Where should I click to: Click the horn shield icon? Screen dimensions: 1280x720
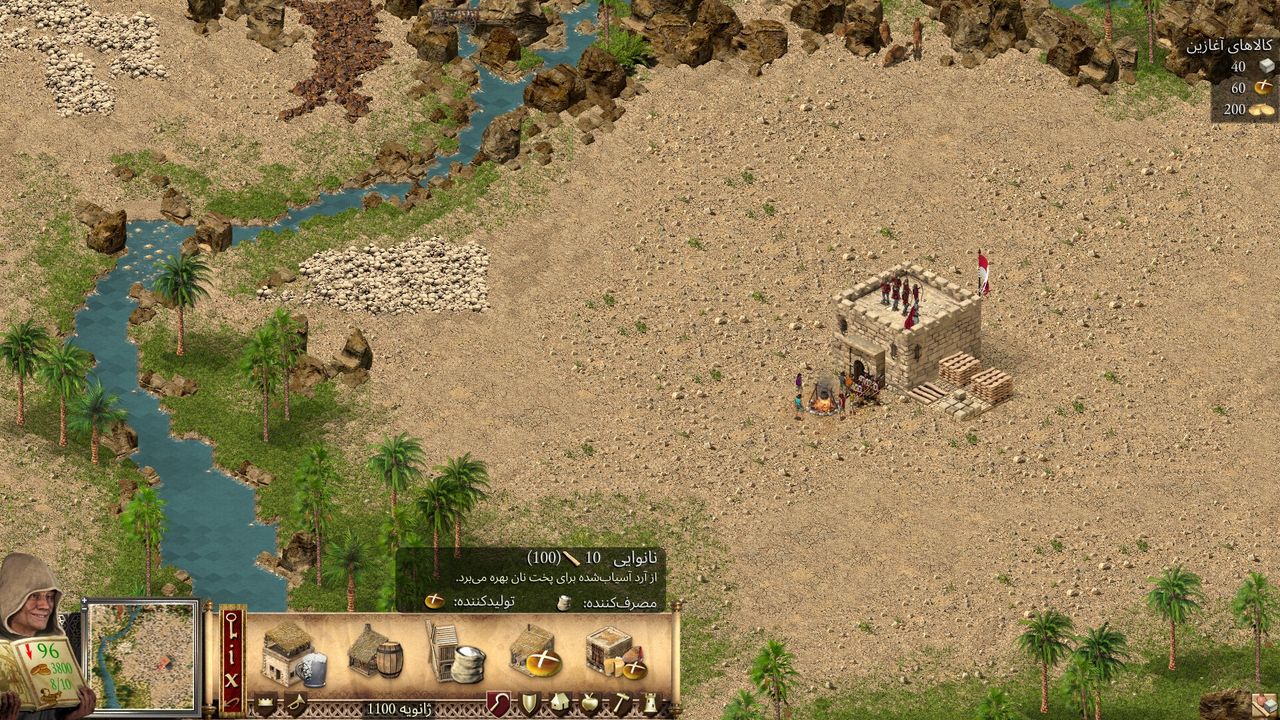coord(296,705)
